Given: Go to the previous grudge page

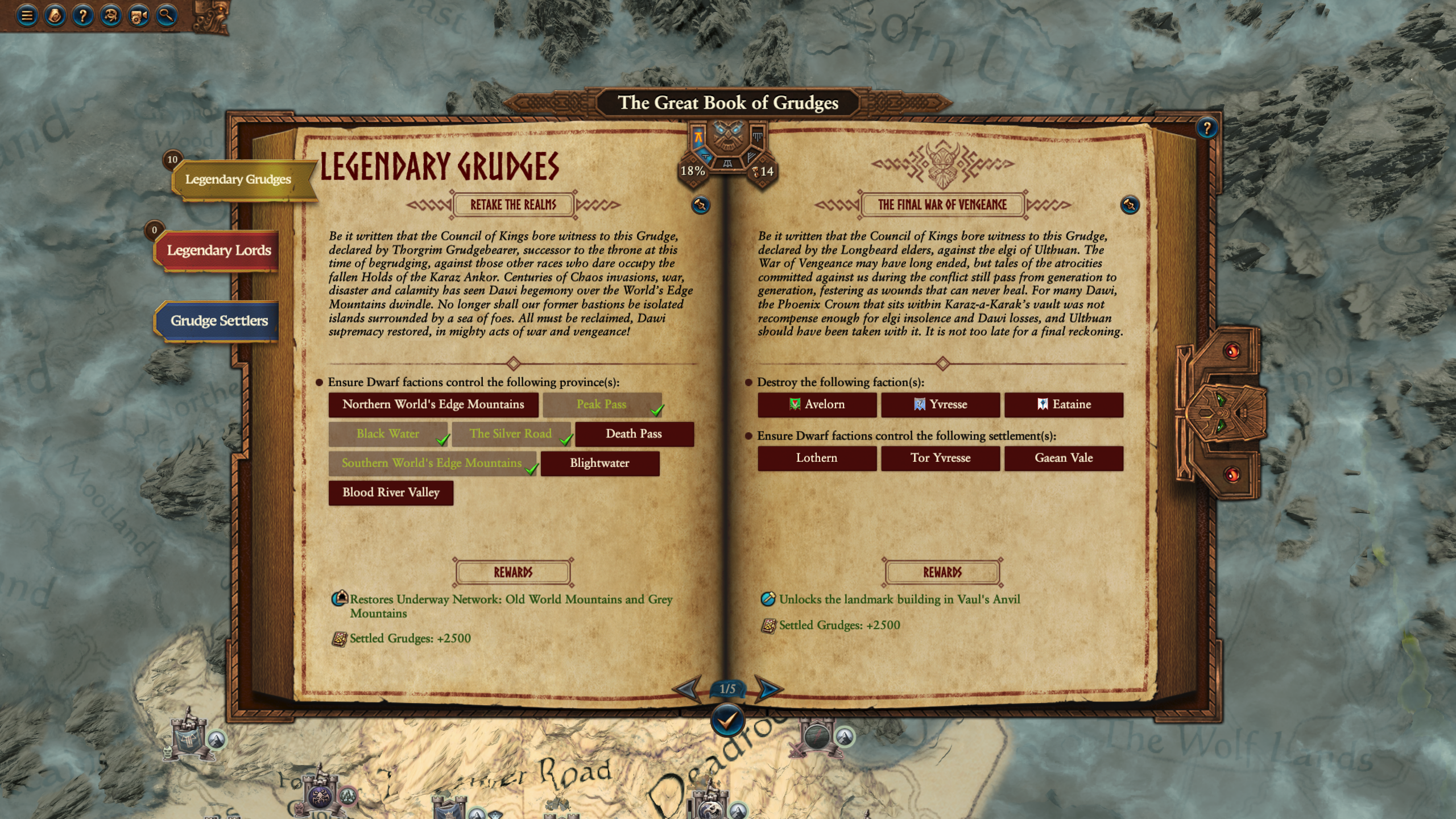Looking at the screenshot, I should pyautogui.click(x=687, y=689).
